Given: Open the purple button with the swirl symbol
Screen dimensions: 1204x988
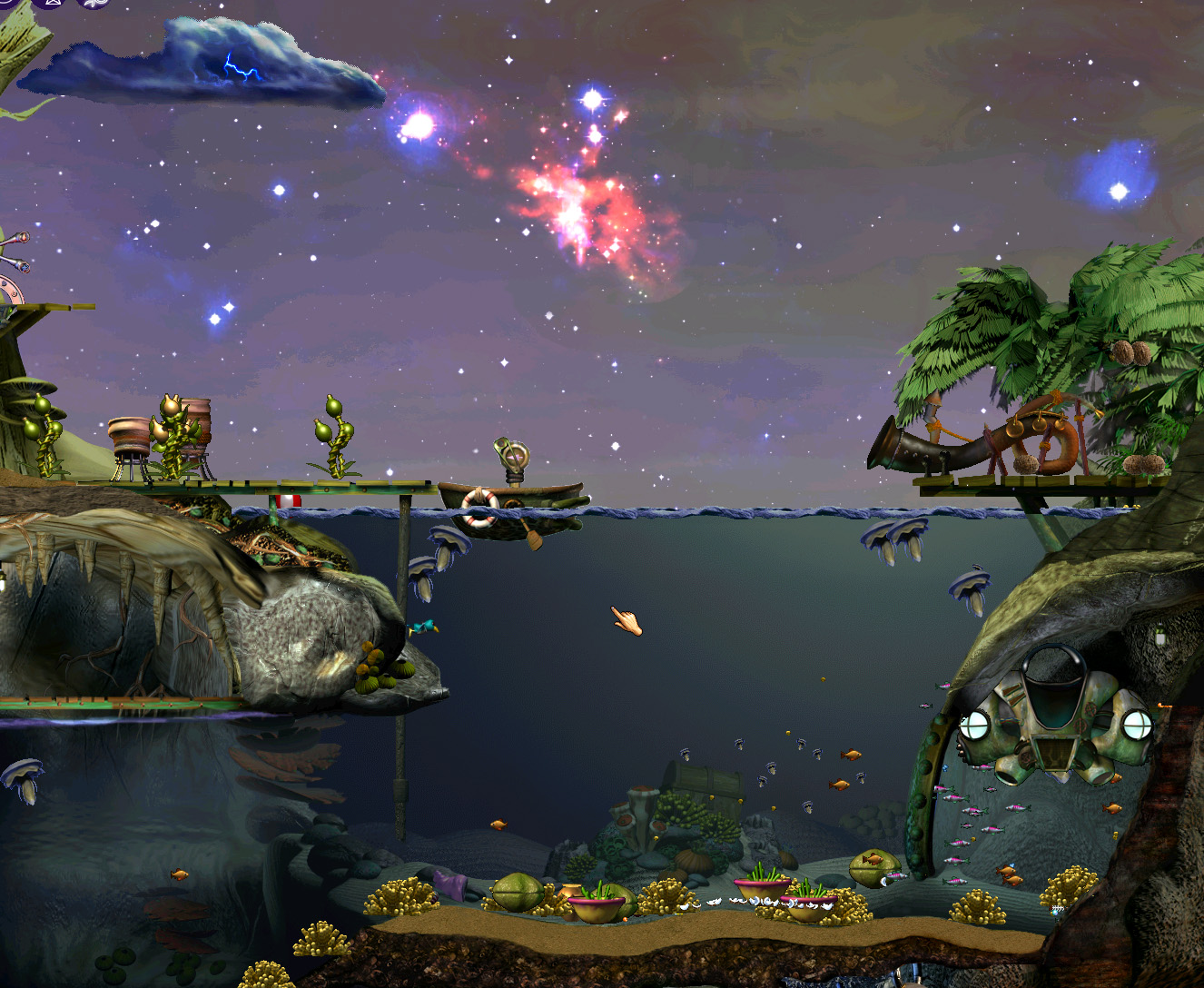Looking at the screenshot, I should click(94, 3).
